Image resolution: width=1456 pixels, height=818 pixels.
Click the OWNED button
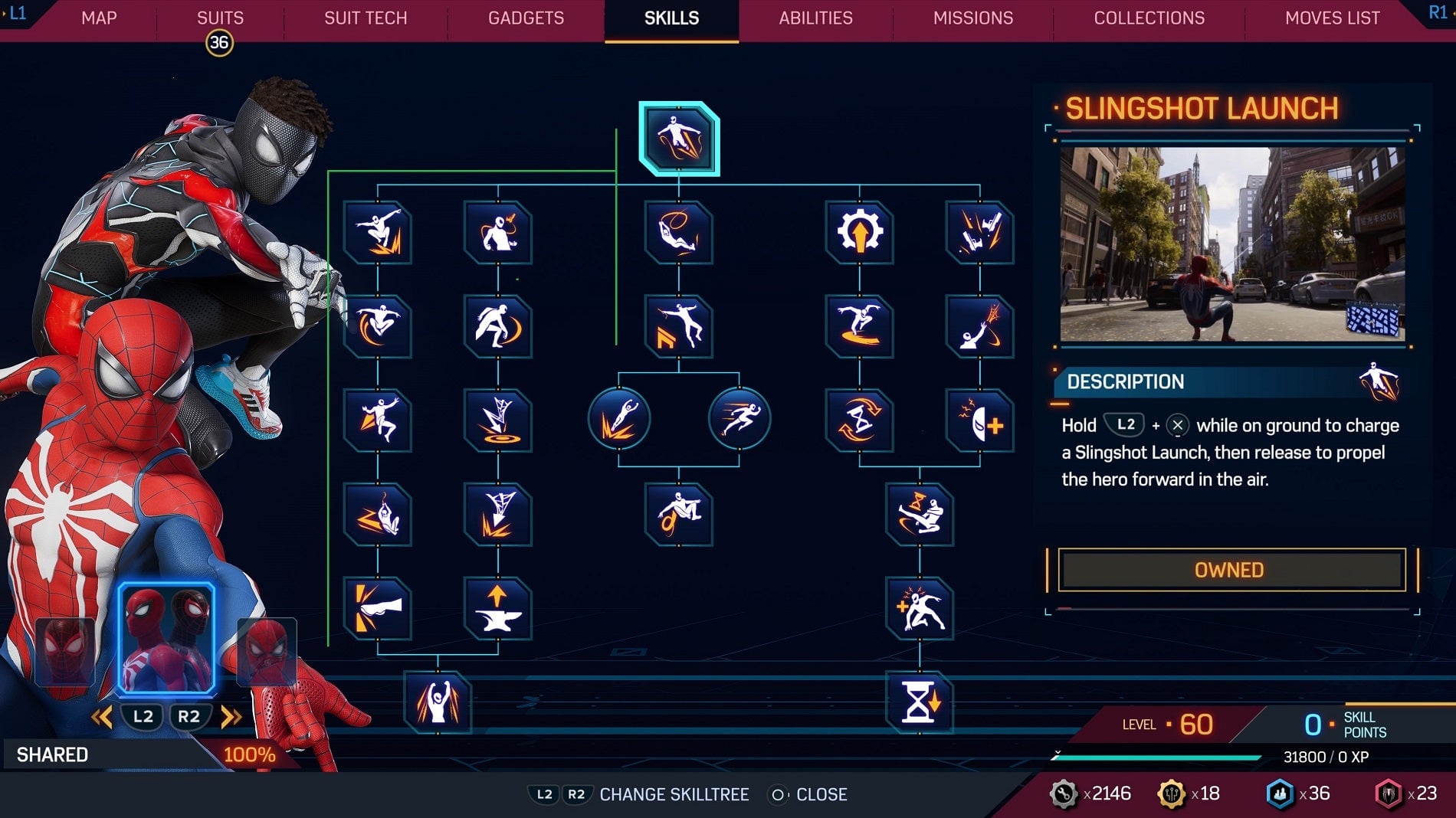pyautogui.click(x=1229, y=569)
